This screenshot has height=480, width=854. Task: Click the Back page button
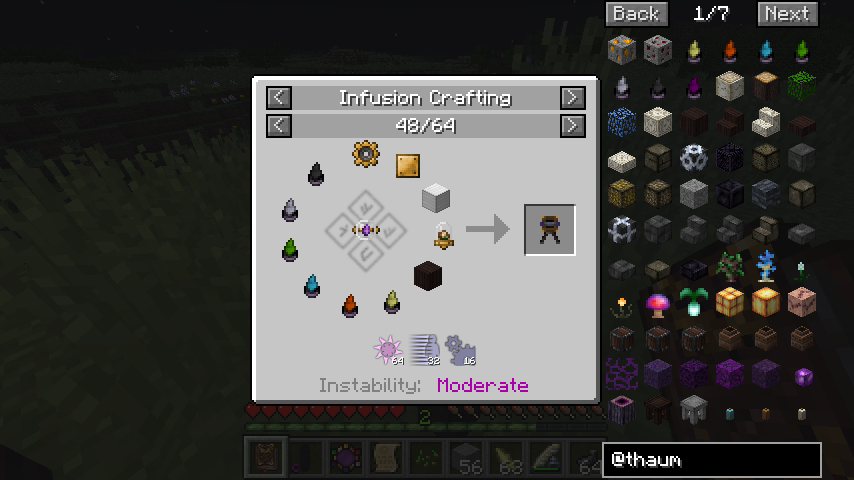pyautogui.click(x=636, y=13)
